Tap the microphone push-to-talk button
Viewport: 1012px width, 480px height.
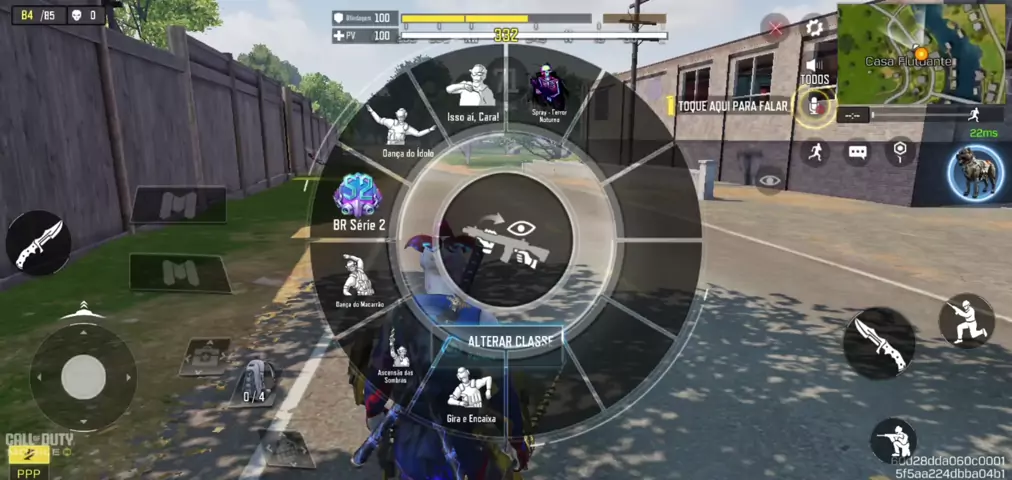(814, 105)
